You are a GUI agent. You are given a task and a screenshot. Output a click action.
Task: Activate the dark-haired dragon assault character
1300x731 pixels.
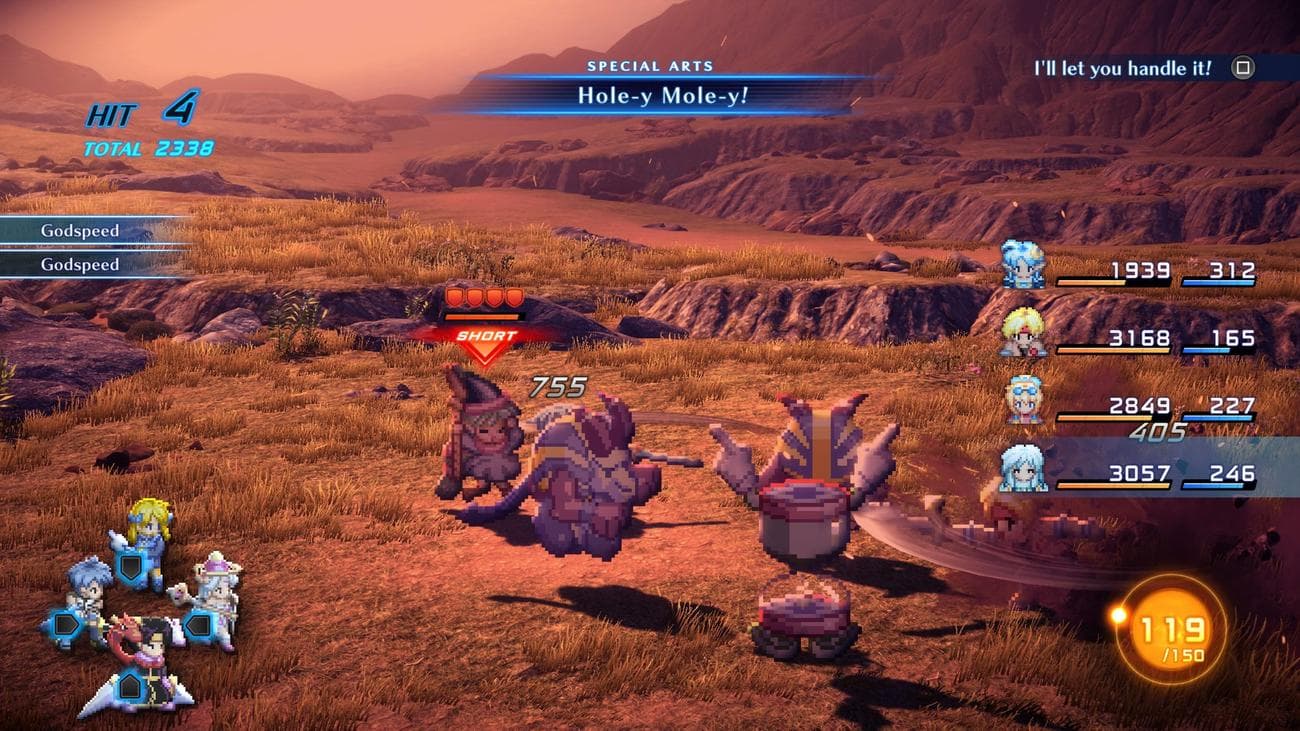point(142,666)
